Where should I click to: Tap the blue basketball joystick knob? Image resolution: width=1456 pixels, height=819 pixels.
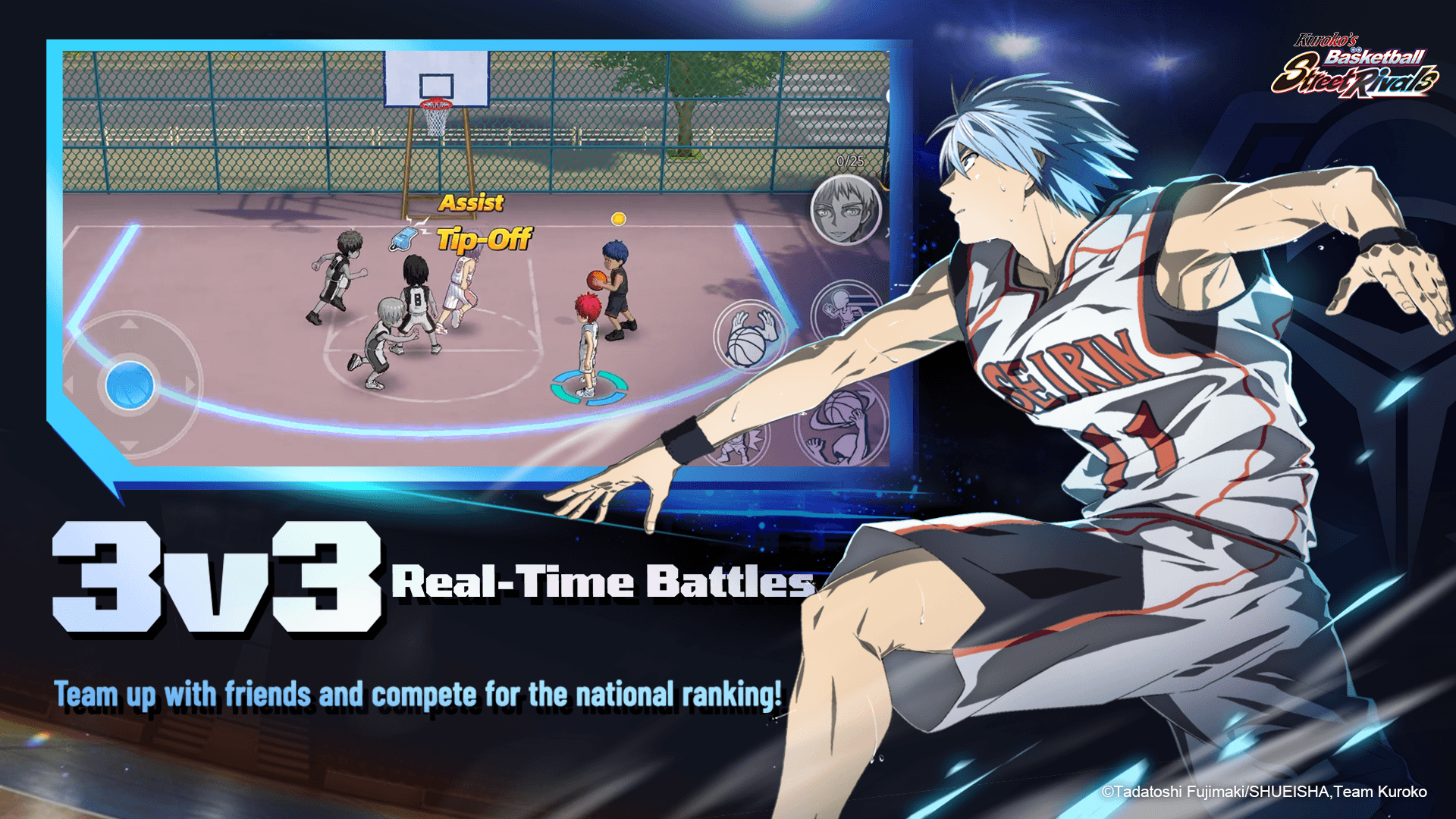coord(130,384)
